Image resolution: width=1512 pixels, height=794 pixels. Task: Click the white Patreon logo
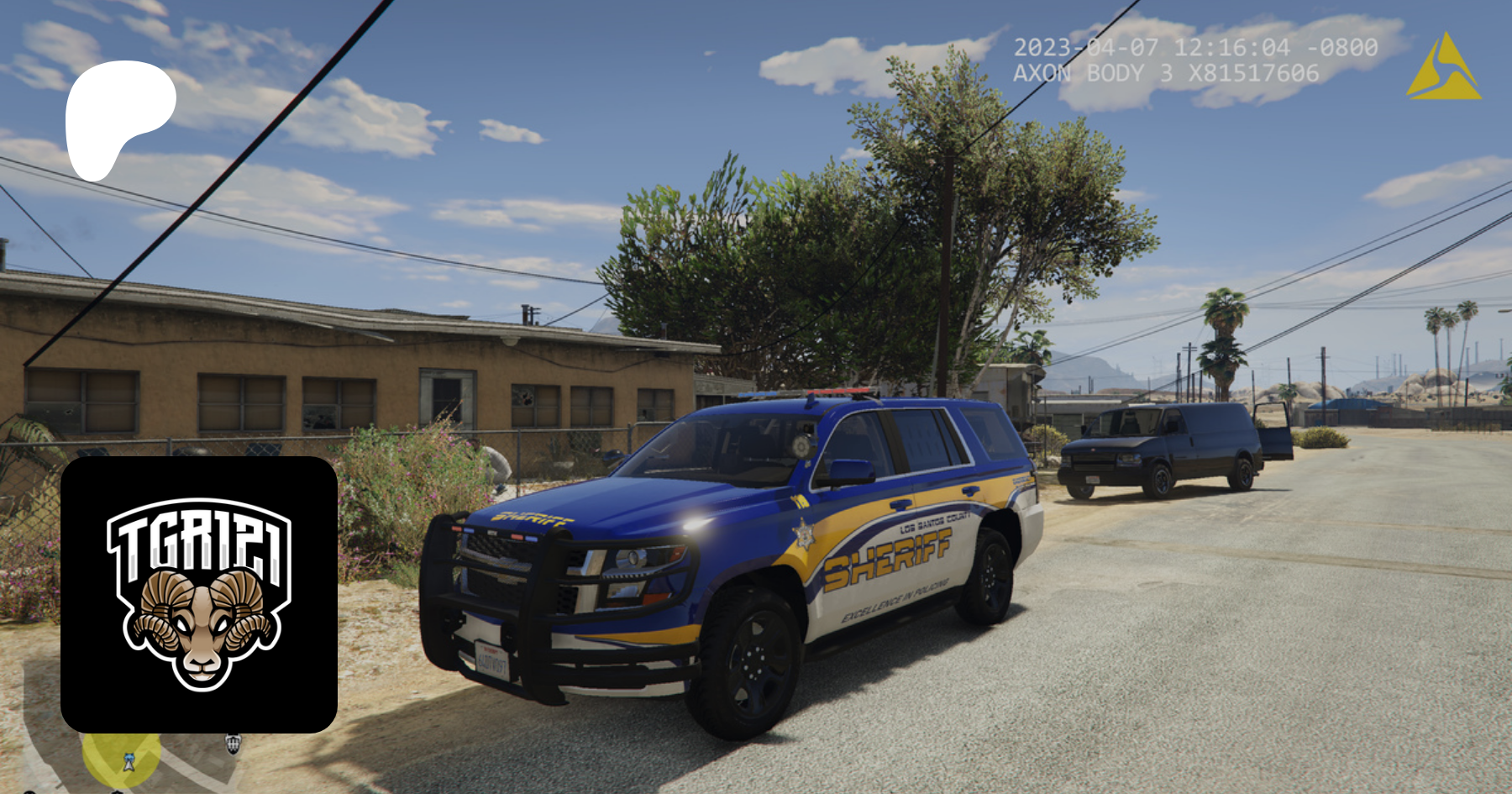pyautogui.click(x=118, y=118)
